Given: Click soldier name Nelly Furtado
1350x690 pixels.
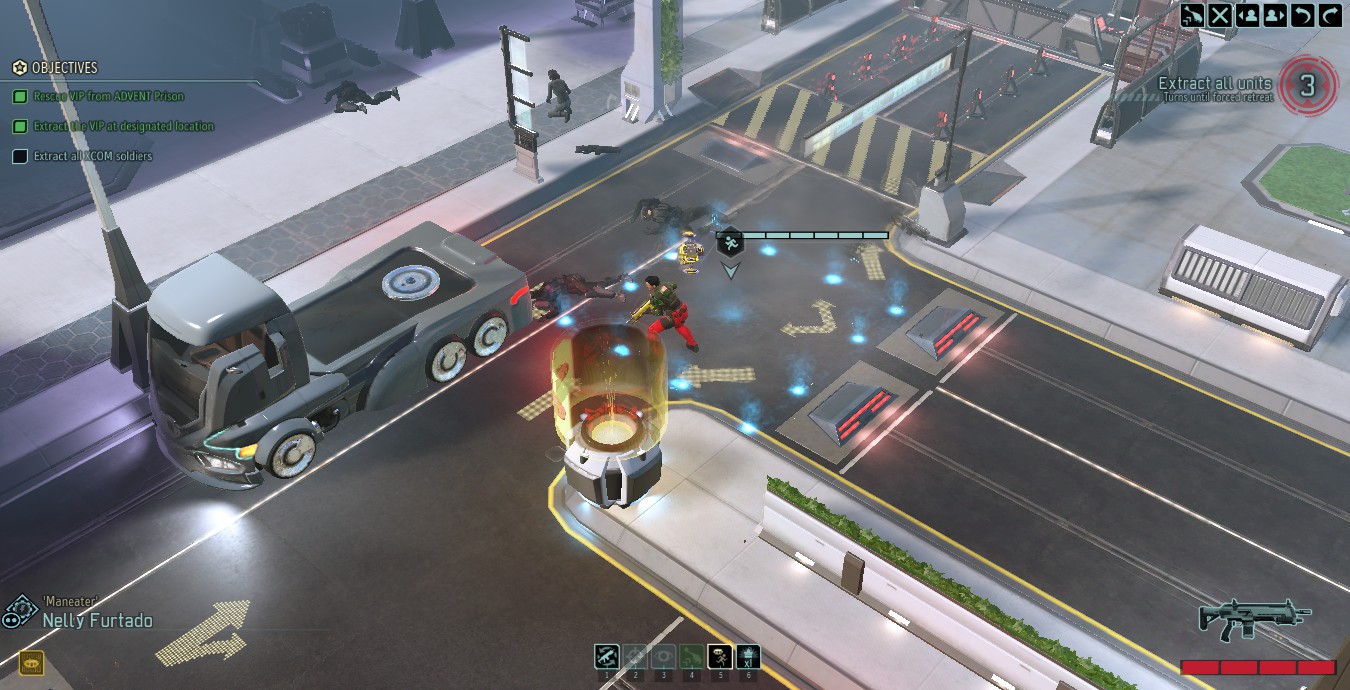Looking at the screenshot, I should pos(97,621).
